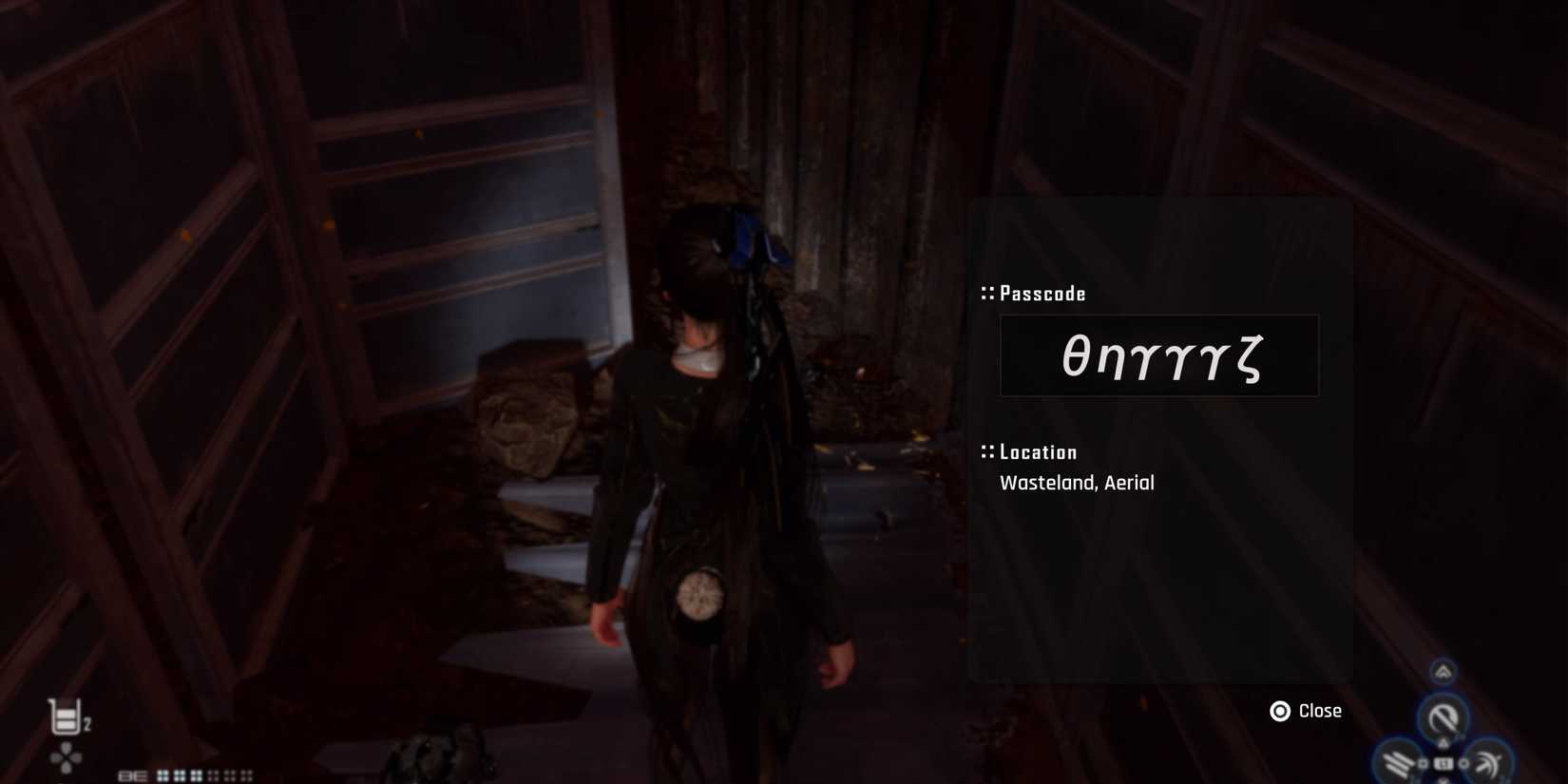This screenshot has width=1568, height=784.
Task: Toggle the triangle button indicator above L1
Action: coord(1444,742)
